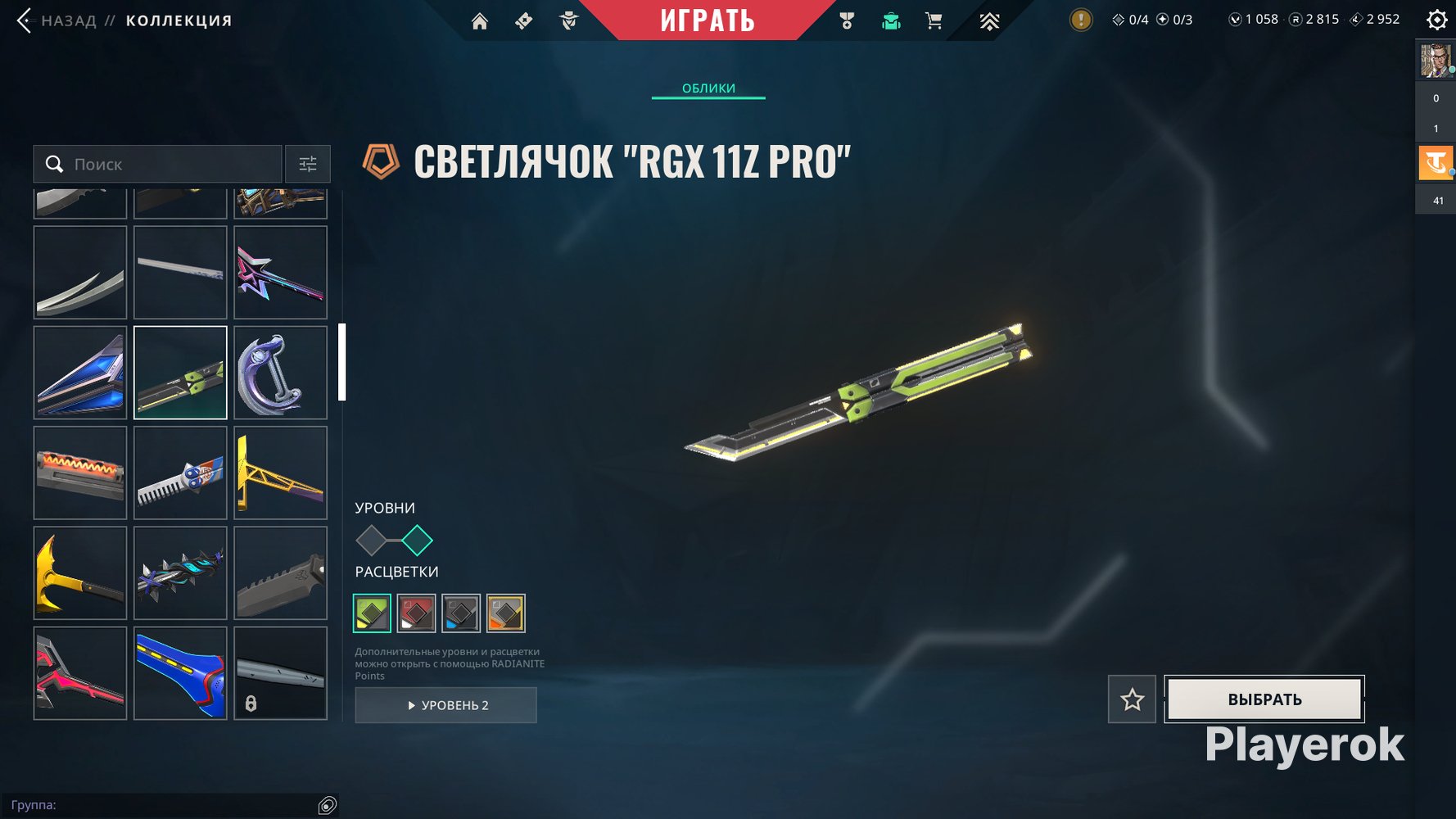
Task: Choose the blue-black color variant swatch
Action: point(460,613)
